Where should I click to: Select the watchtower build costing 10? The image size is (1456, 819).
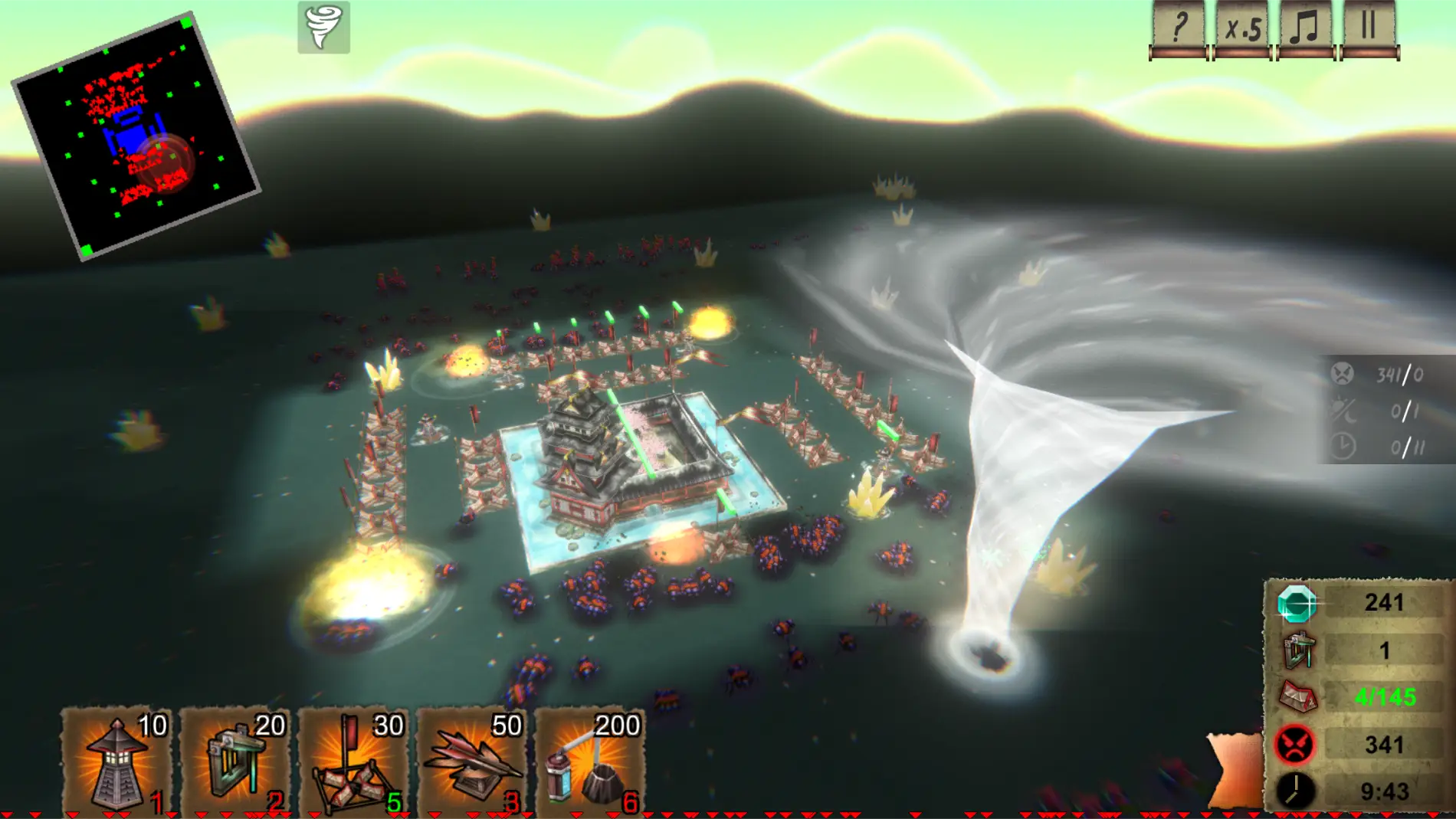tap(116, 761)
